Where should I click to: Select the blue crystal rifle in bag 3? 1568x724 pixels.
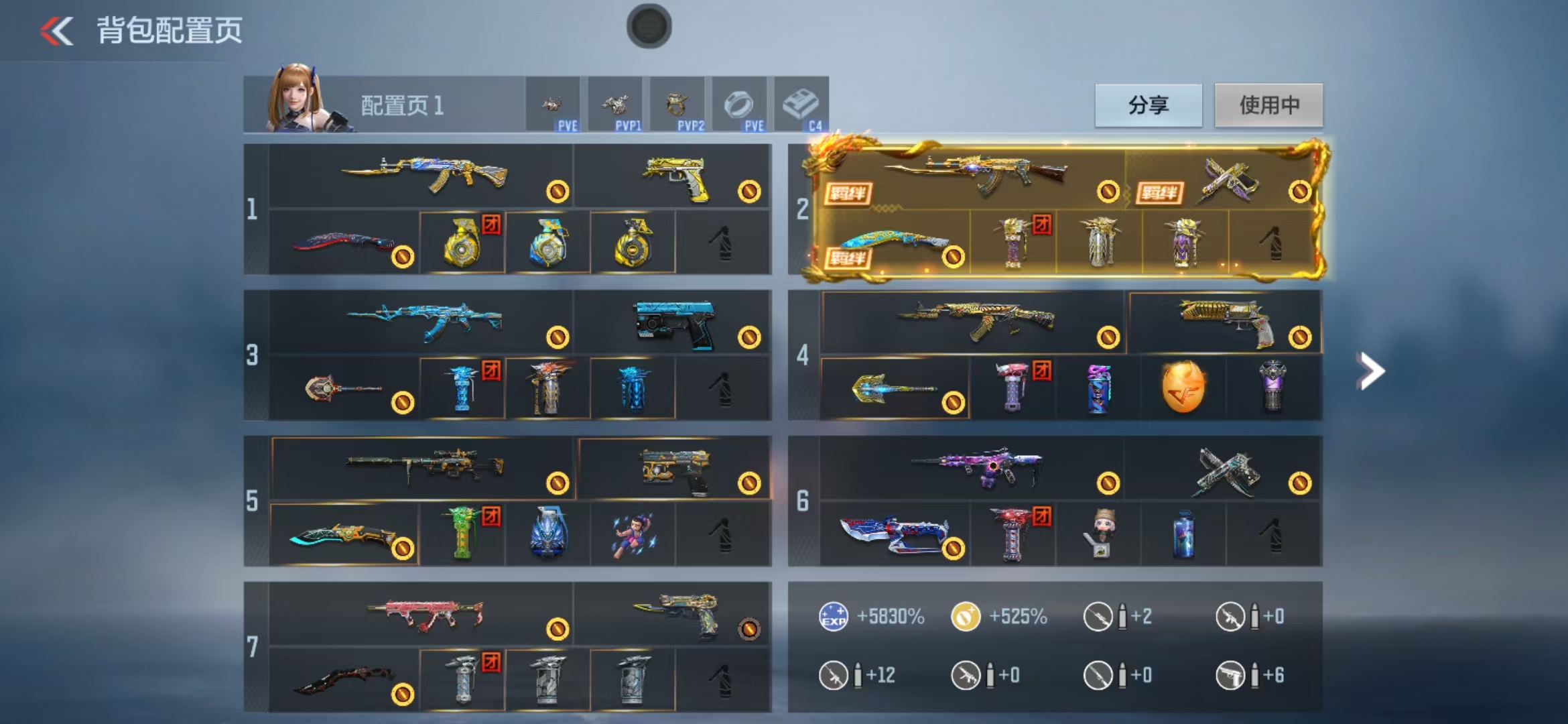click(423, 320)
